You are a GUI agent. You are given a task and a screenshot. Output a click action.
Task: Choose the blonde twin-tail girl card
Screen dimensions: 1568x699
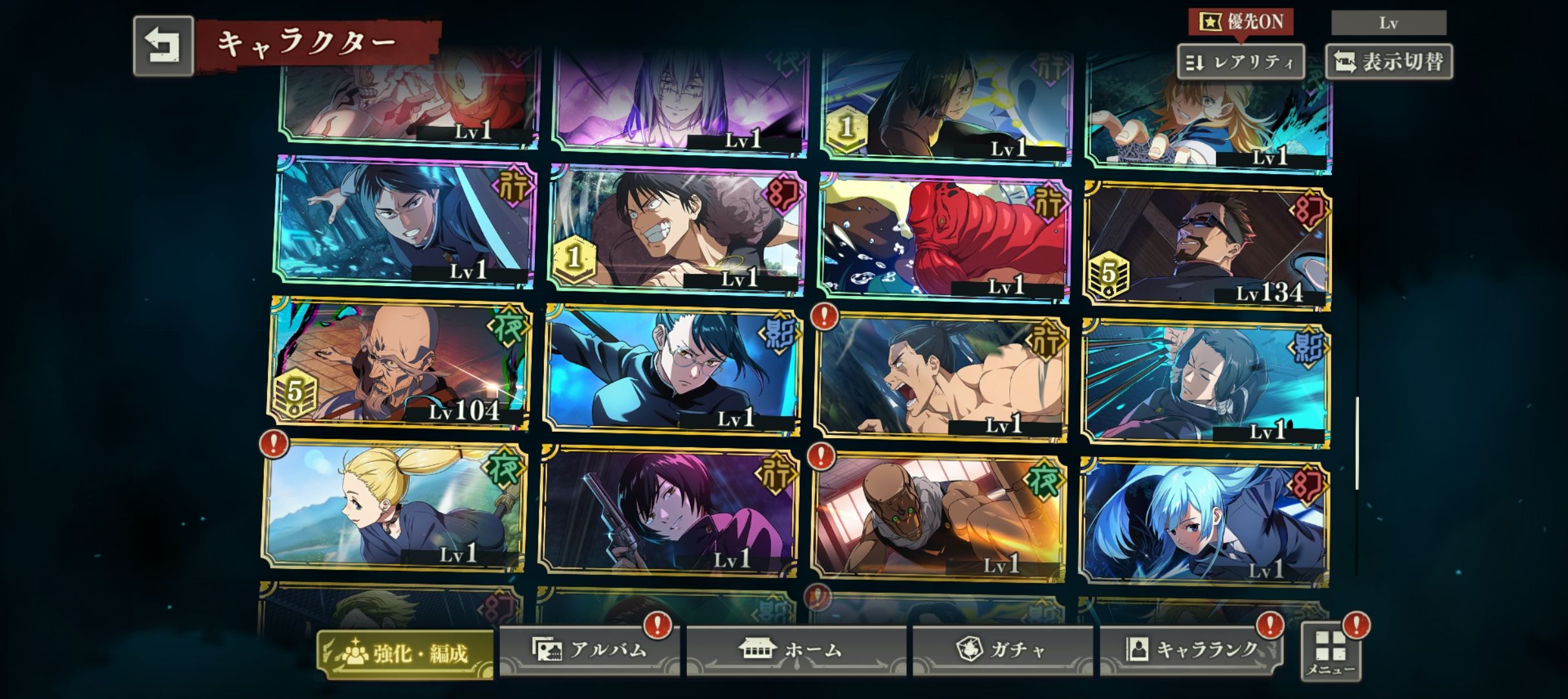[x=393, y=506]
